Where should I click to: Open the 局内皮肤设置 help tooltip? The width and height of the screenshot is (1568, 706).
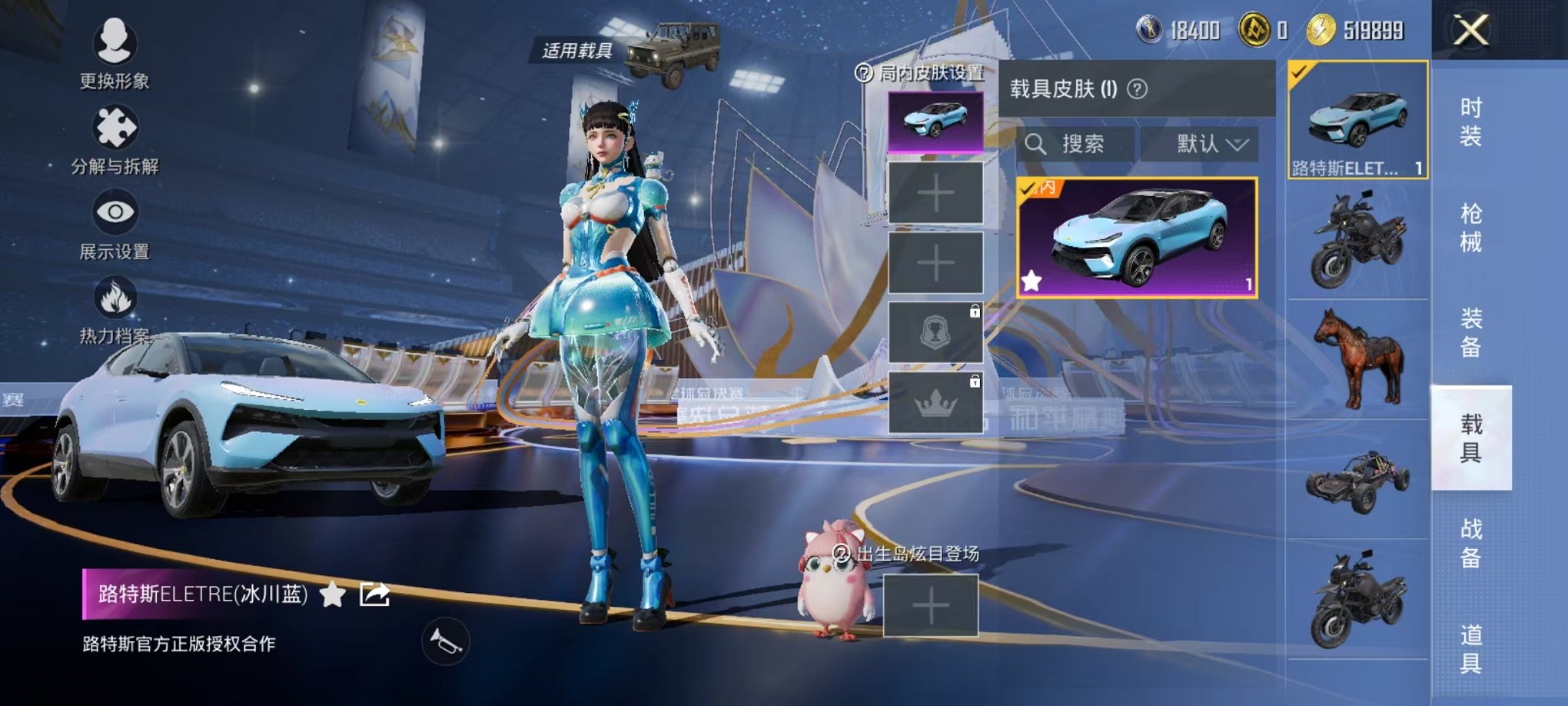tap(862, 75)
